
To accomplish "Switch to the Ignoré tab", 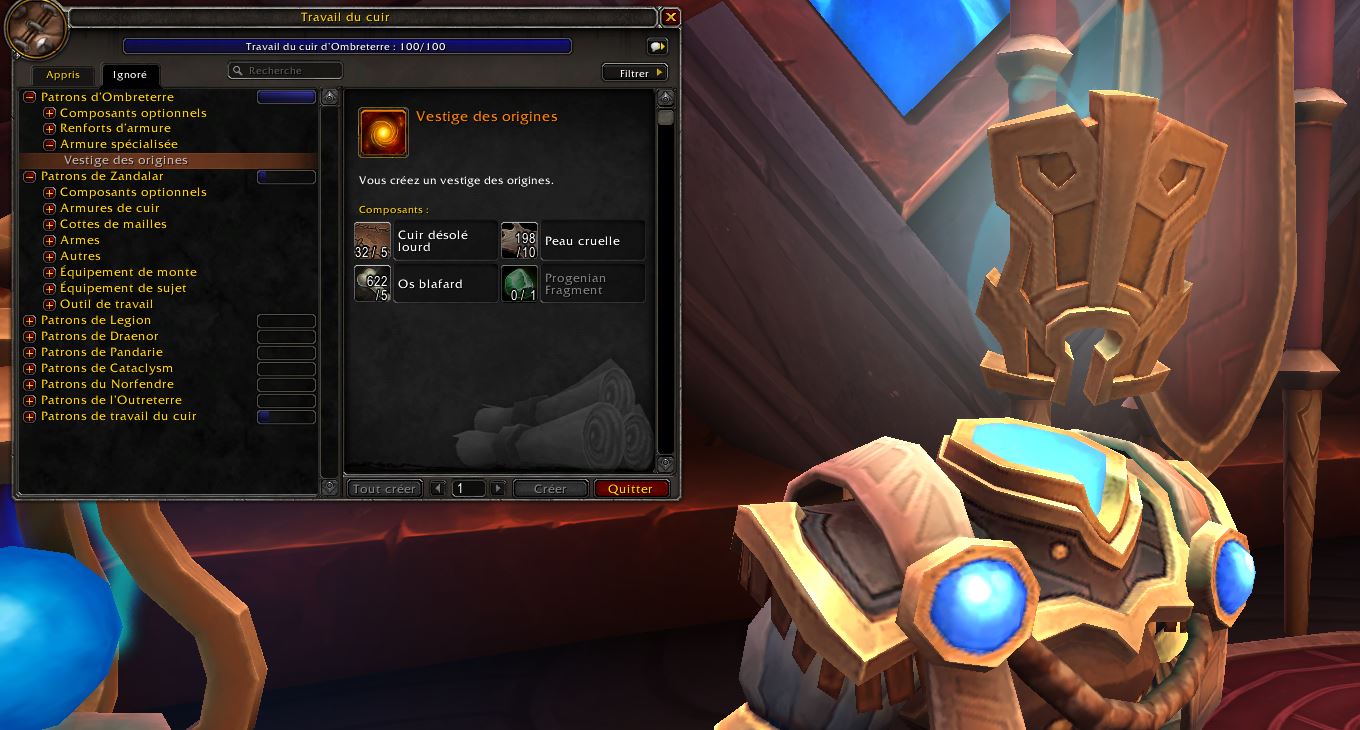I will [x=130, y=75].
